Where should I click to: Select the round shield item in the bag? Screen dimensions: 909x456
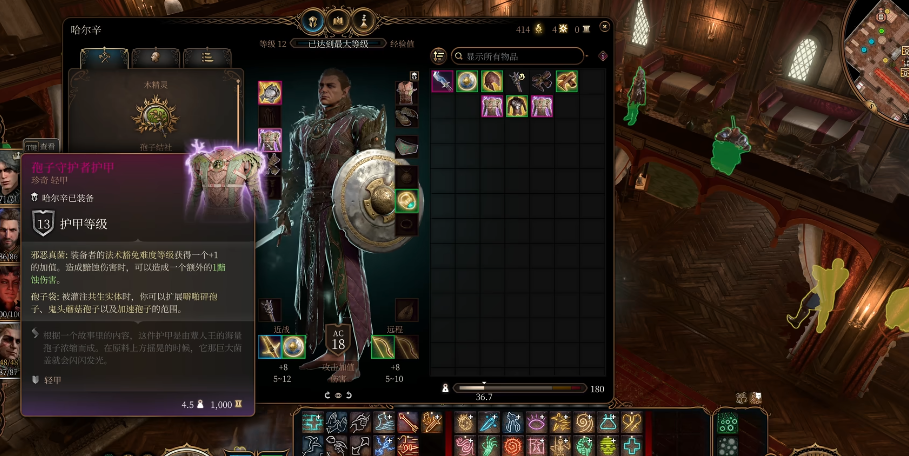[x=467, y=81]
